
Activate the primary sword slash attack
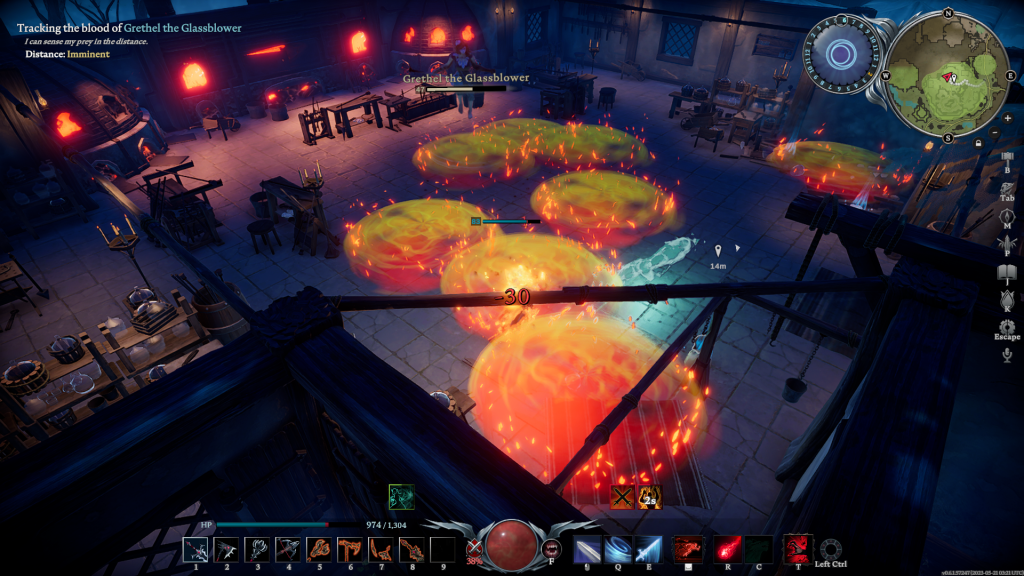[x=587, y=549]
